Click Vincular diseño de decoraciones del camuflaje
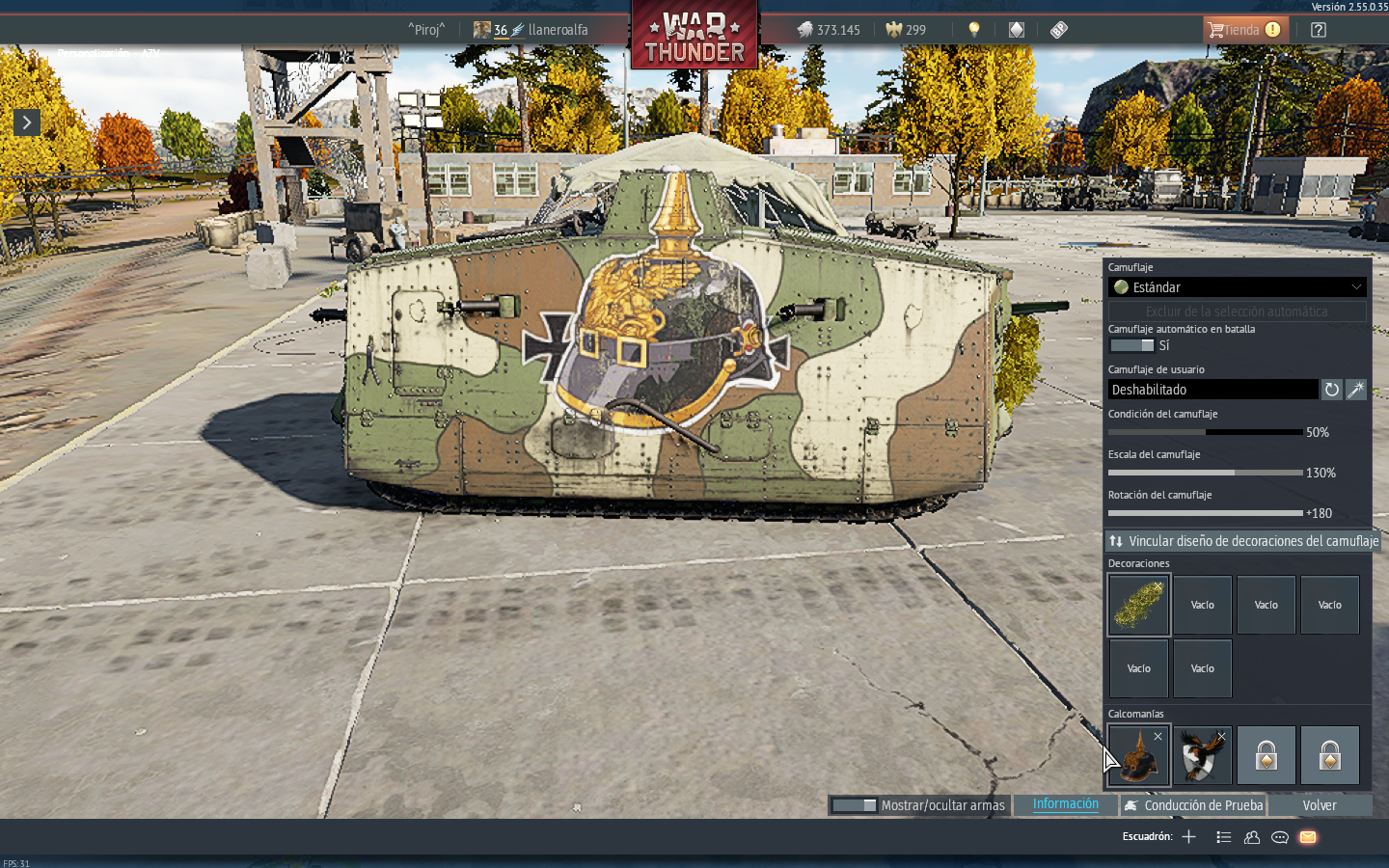 (1243, 541)
